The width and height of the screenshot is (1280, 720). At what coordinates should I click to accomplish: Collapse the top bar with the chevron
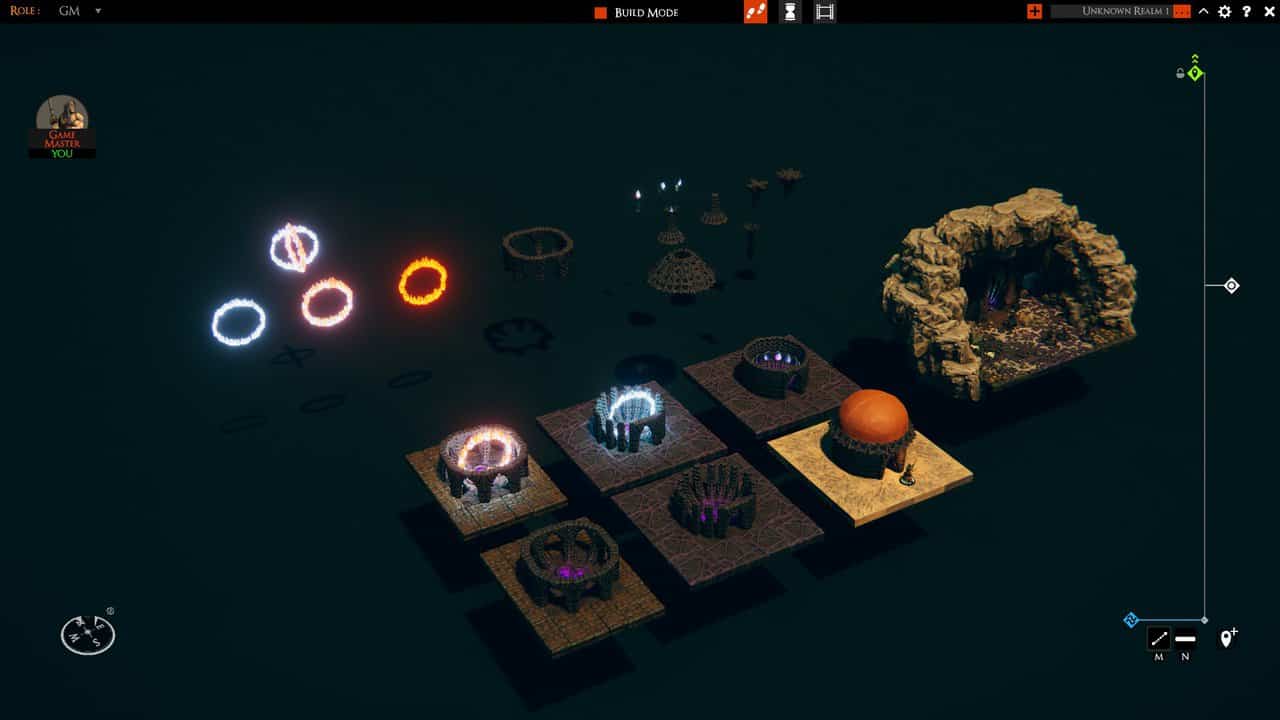click(x=1203, y=11)
